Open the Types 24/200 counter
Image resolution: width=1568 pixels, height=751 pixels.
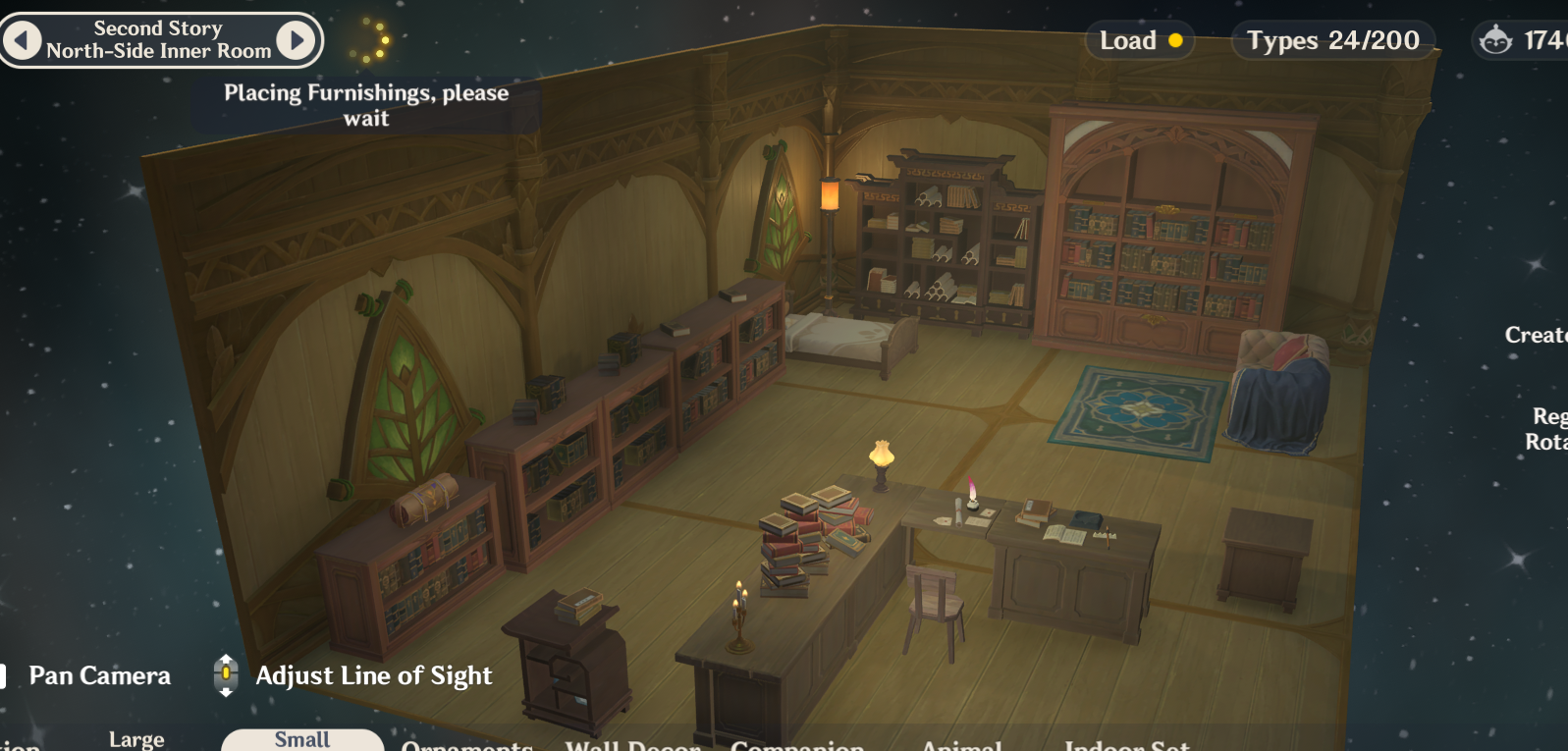pos(1332,40)
